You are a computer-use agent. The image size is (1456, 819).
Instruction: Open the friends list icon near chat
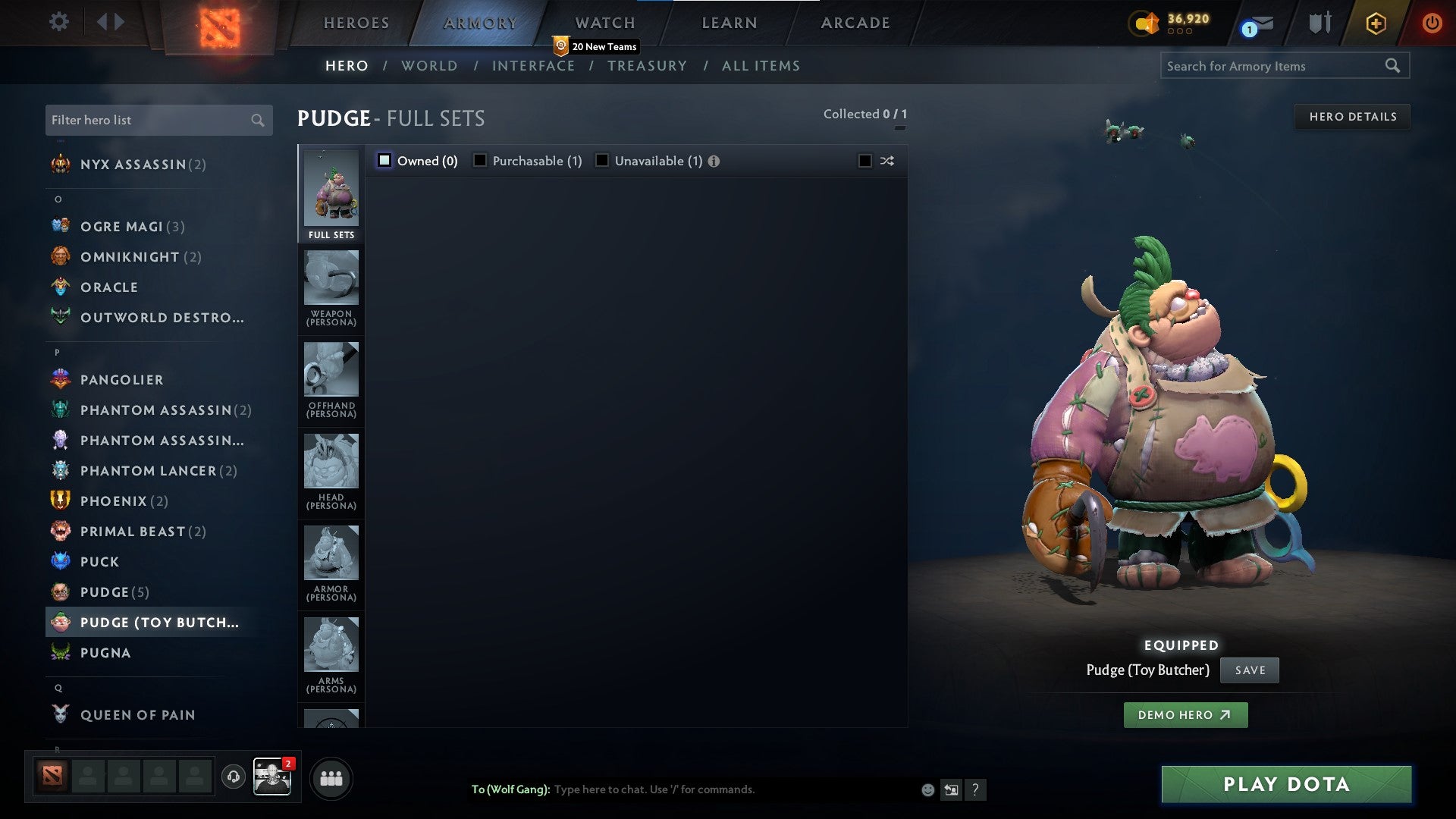[331, 777]
